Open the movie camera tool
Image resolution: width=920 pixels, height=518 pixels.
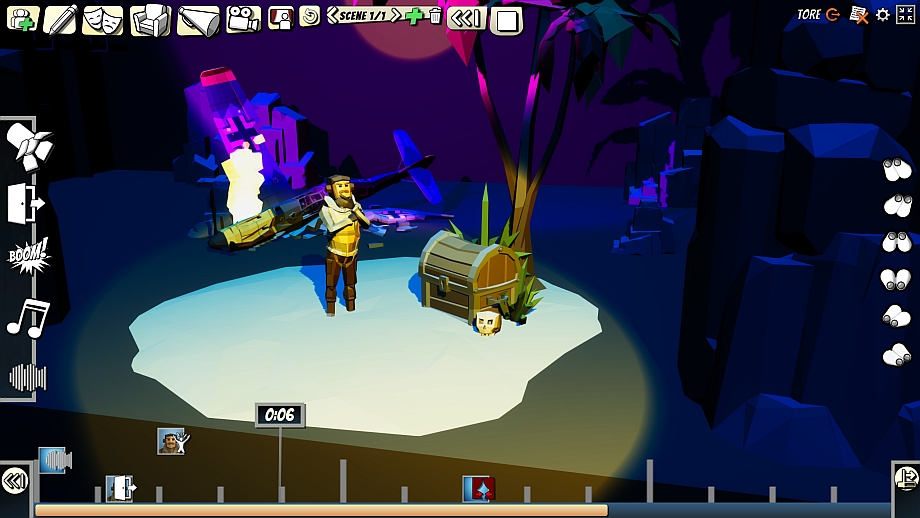coord(242,19)
